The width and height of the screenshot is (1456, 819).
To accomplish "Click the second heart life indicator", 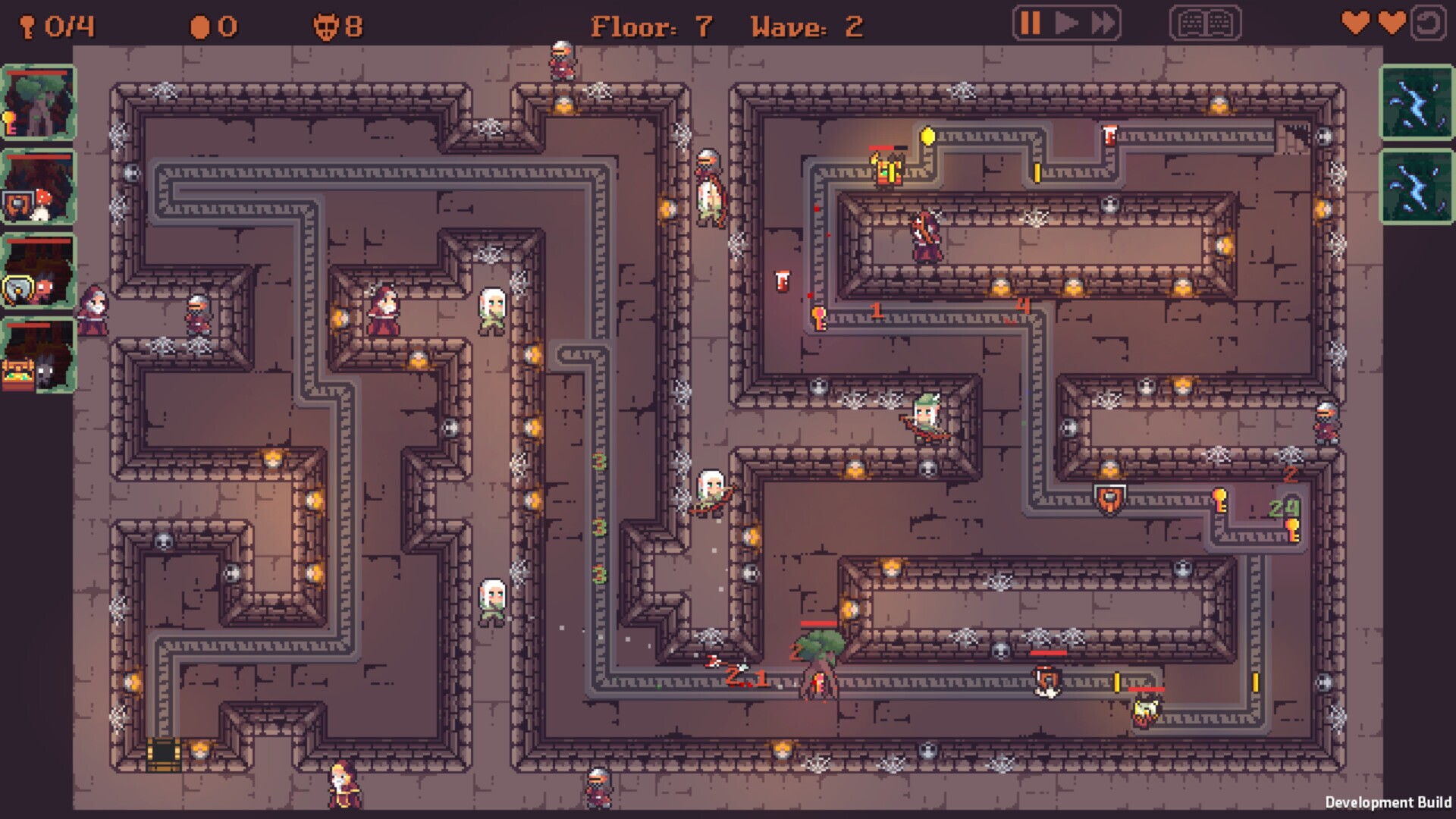I will [1393, 24].
